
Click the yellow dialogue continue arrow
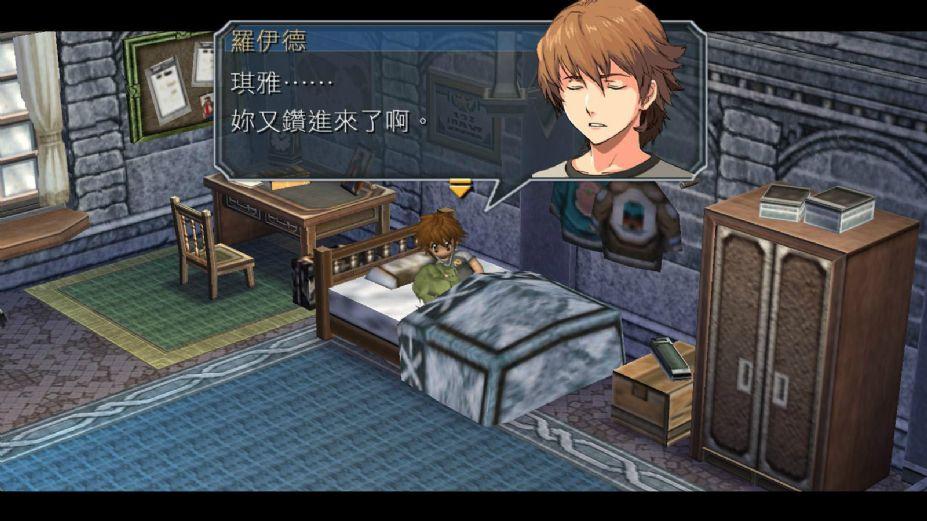pyautogui.click(x=459, y=187)
